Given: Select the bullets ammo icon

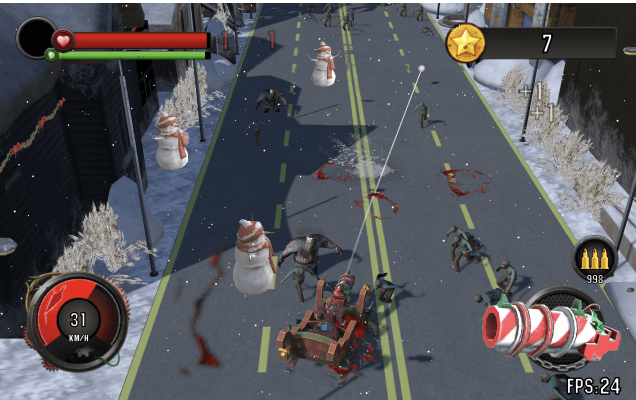Looking at the screenshot, I should (594, 257).
